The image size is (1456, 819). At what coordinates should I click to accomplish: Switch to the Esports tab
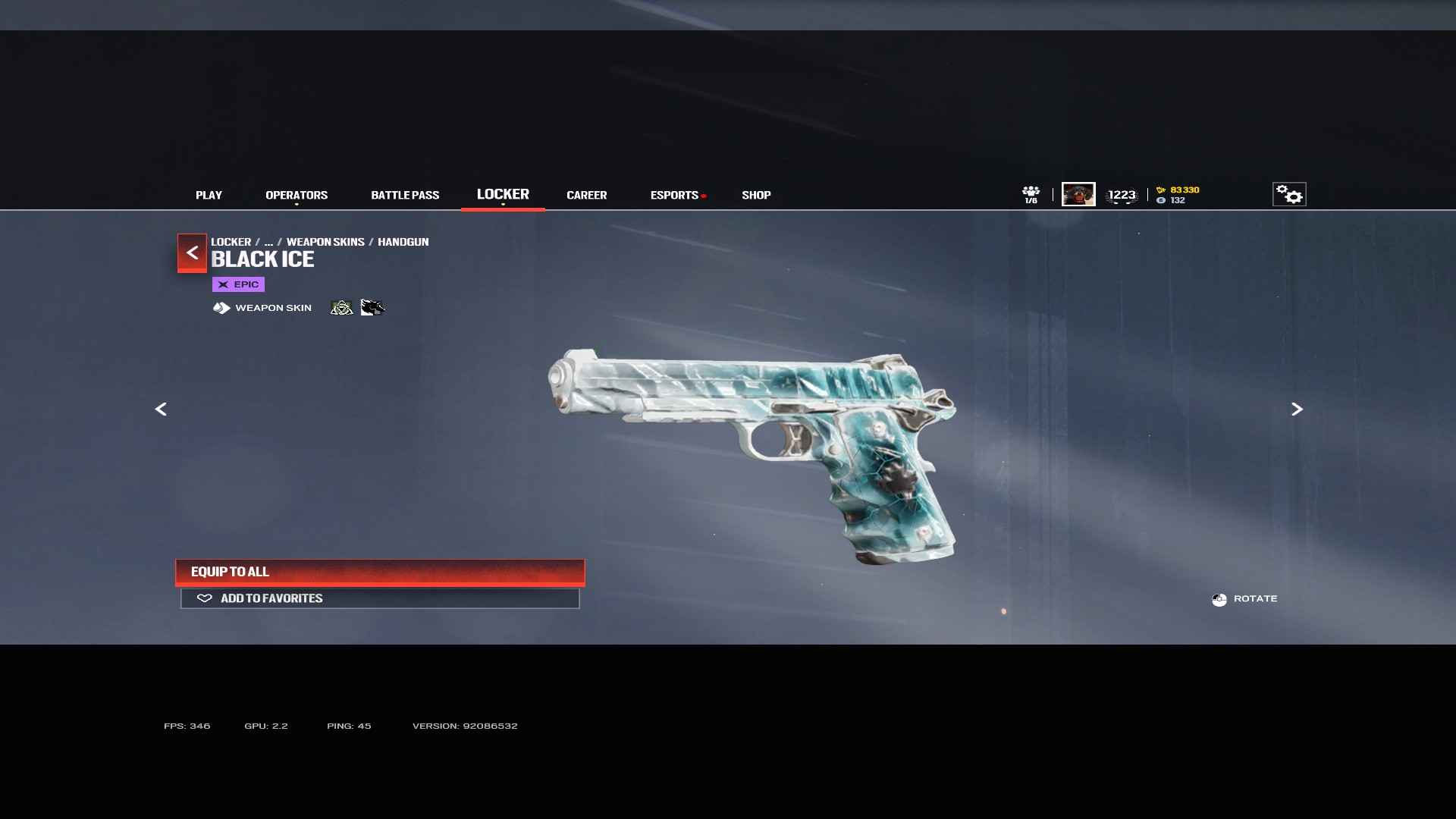tap(674, 195)
